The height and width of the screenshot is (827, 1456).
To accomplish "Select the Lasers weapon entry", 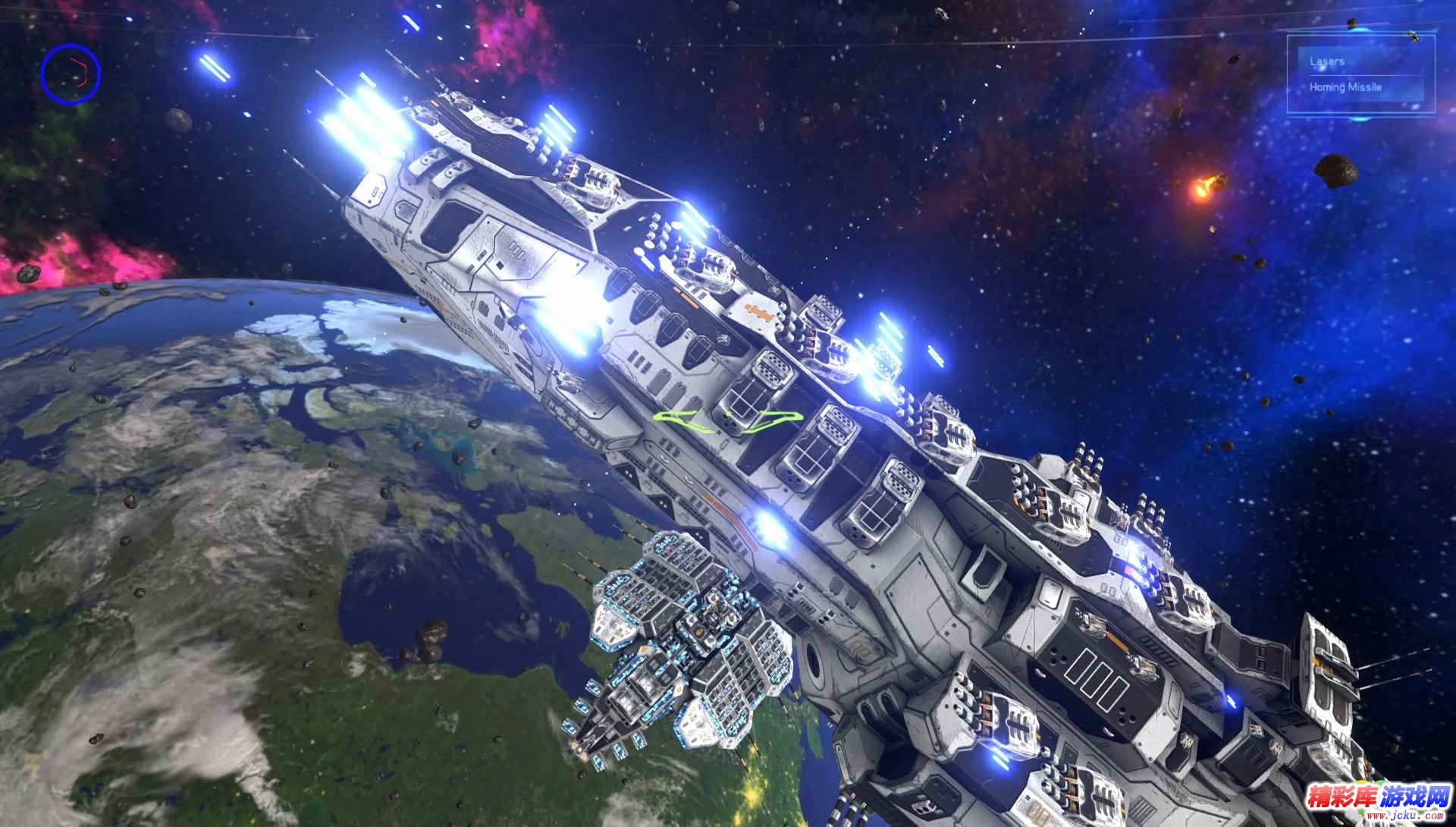I will click(1327, 61).
